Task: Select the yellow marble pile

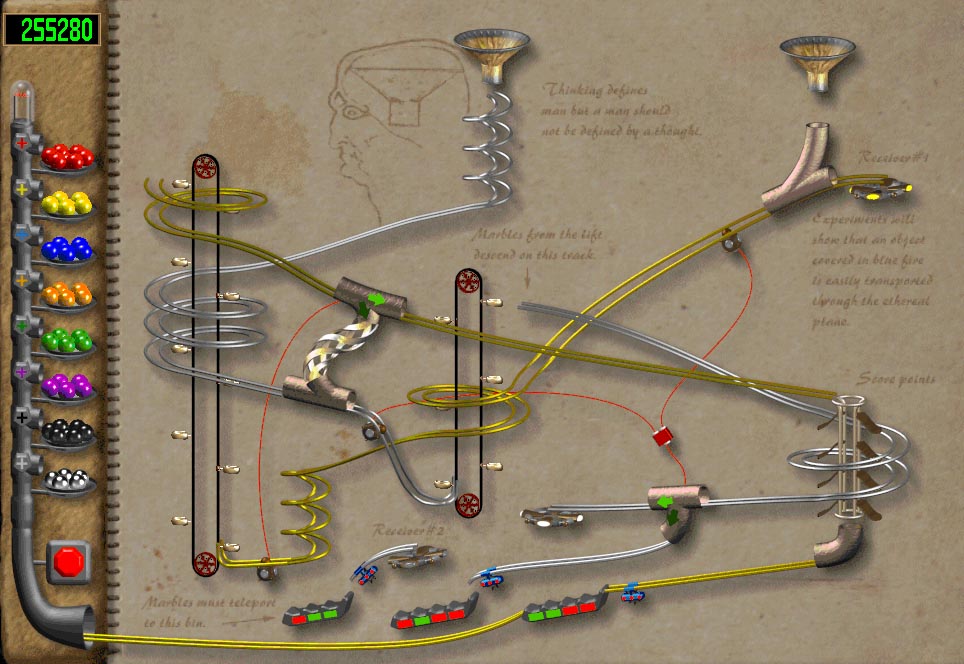Action: [68, 204]
